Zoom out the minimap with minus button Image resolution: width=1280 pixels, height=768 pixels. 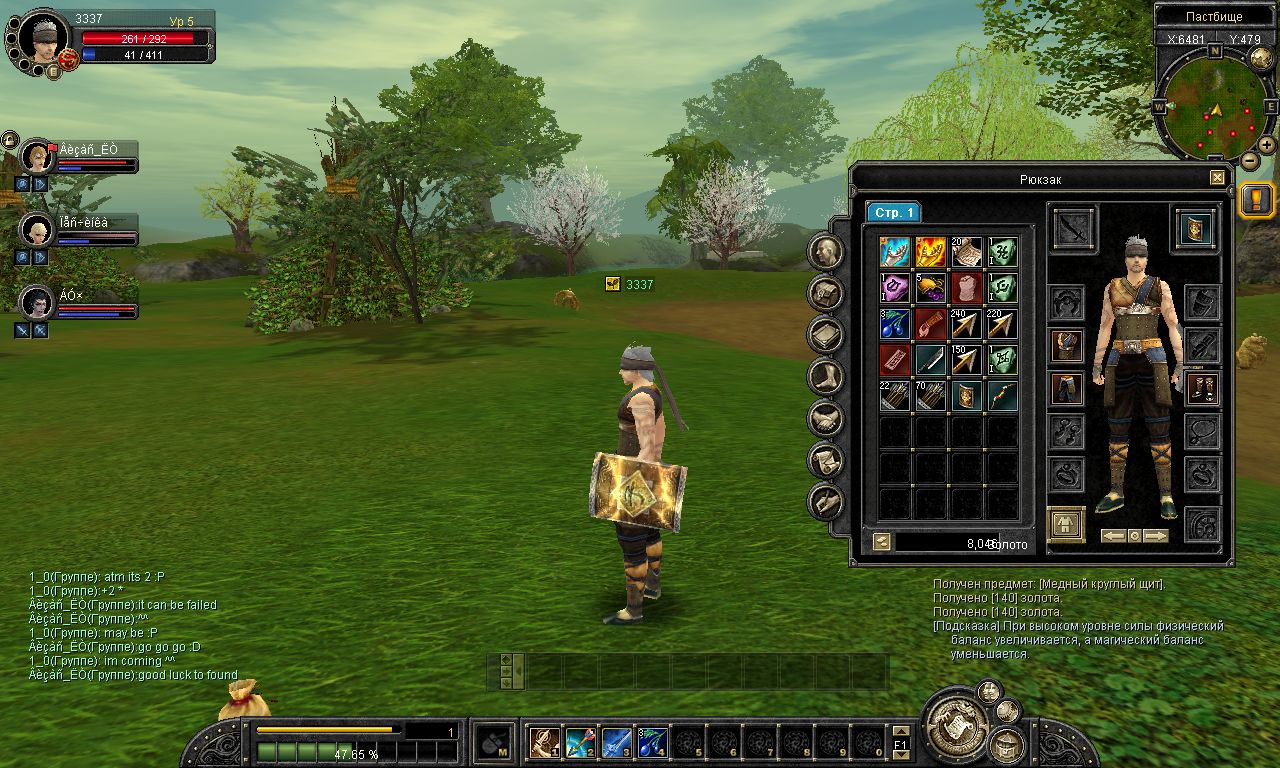click(1249, 160)
